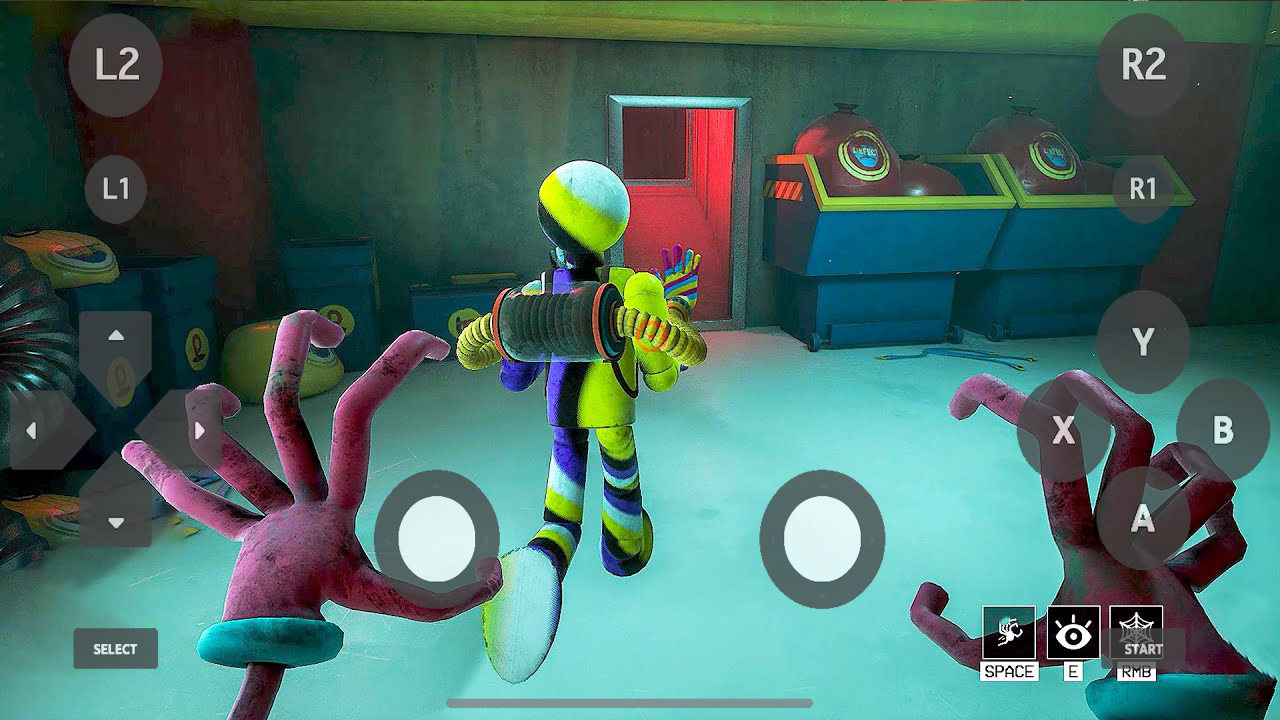This screenshot has height=720, width=1280.
Task: Tap the SELECT button
Action: click(x=114, y=649)
